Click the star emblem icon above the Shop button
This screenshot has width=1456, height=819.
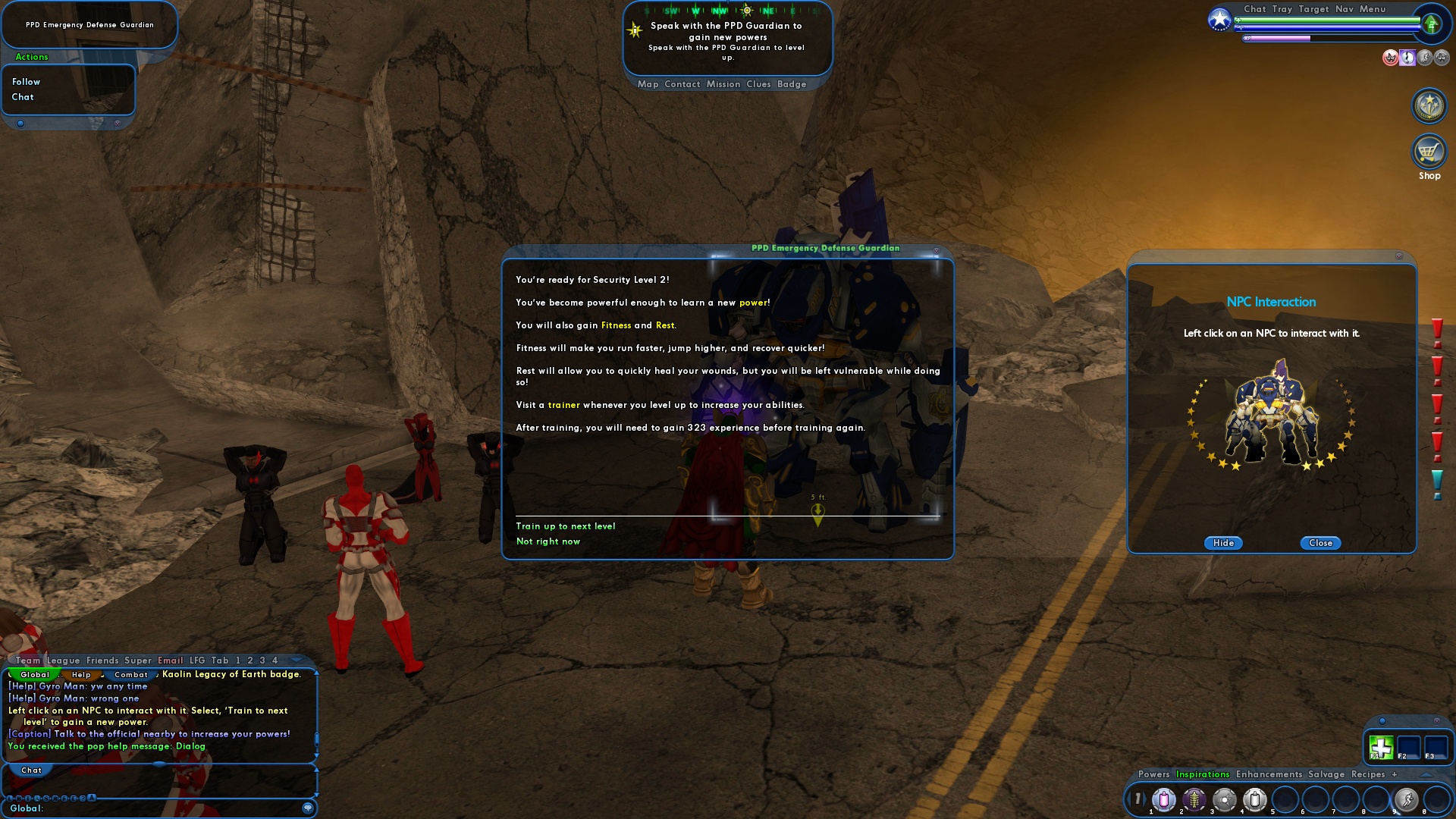(1429, 105)
